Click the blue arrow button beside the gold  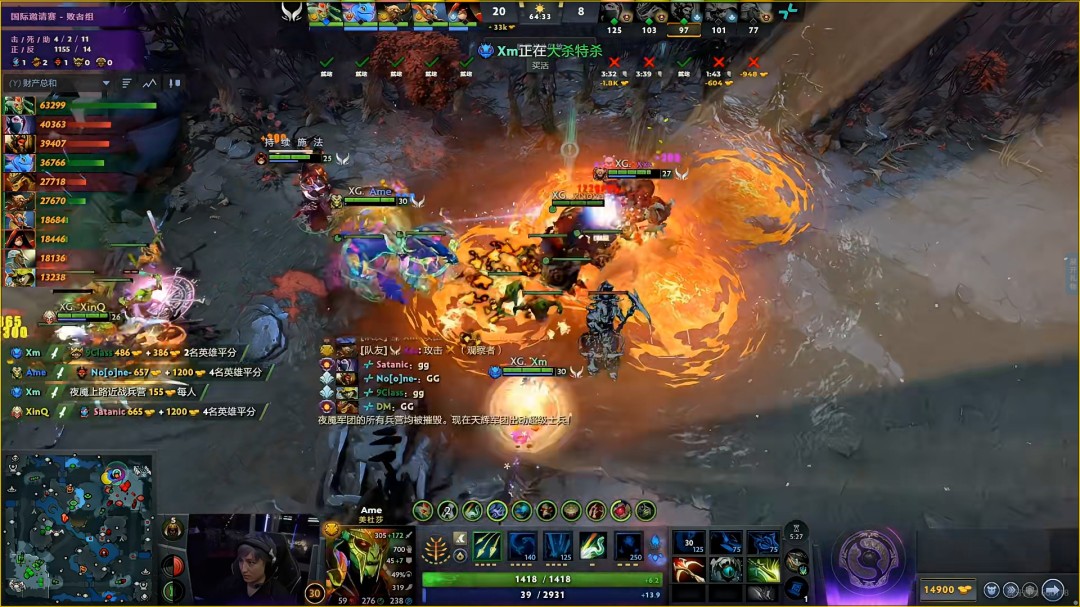tap(1052, 590)
